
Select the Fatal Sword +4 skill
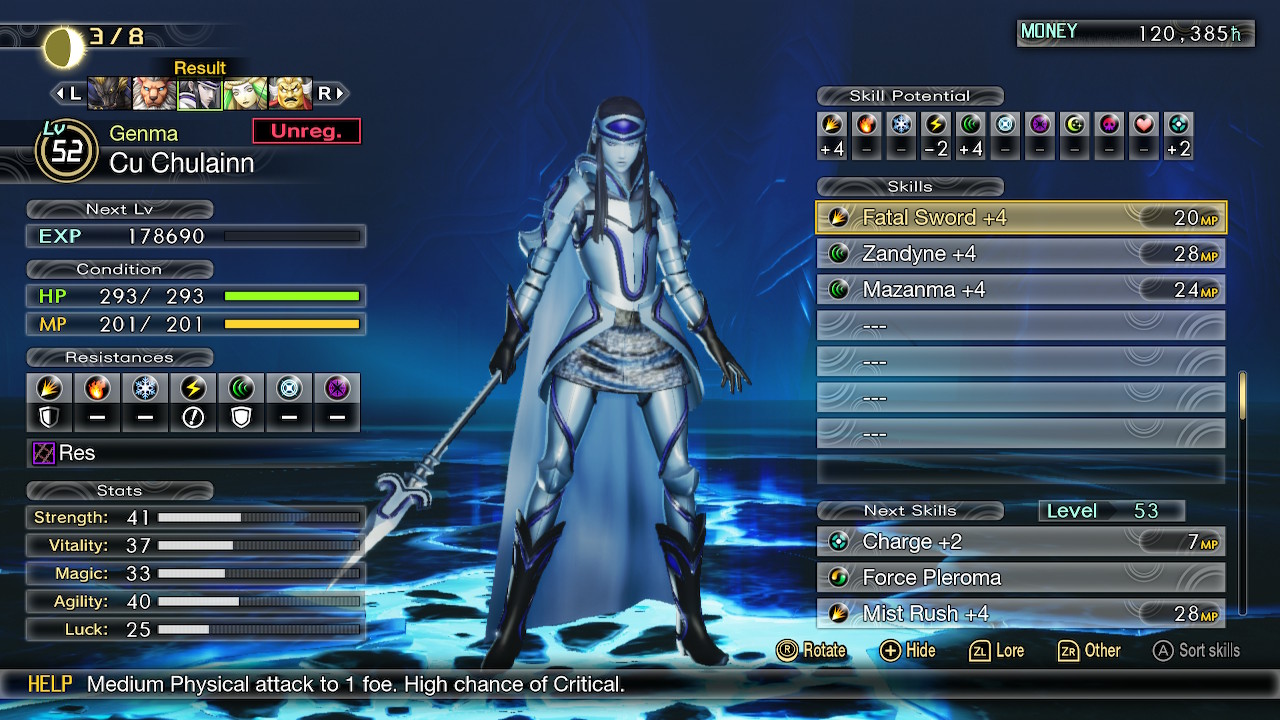tap(1020, 218)
